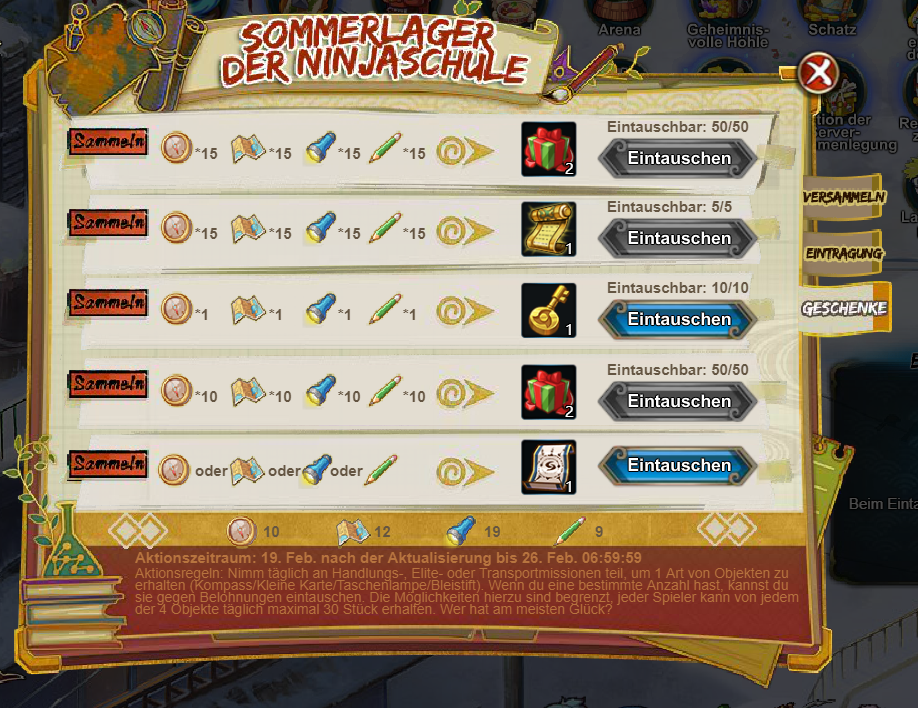Viewport: 918px width, 708px height.
Task: Close the Sommerlager der Ninjaschule window
Action: point(819,73)
